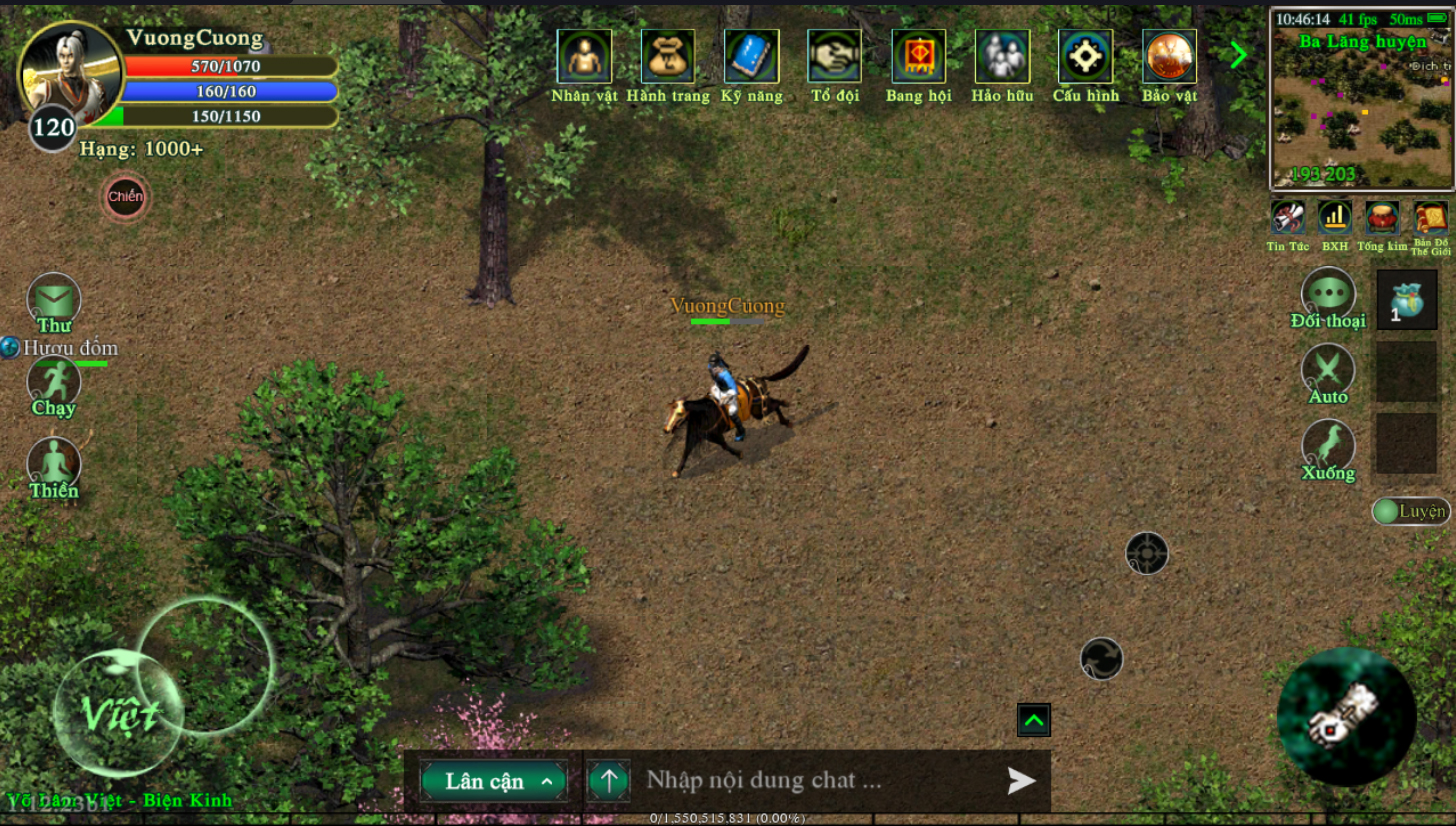Open the Tống kim battlefield icon
The height and width of the screenshot is (826, 1456).
1382,218
